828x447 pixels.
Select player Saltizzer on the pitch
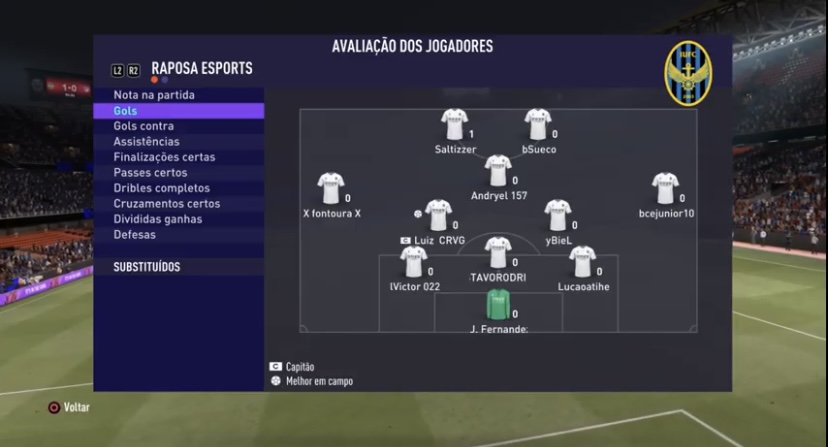[x=455, y=125]
